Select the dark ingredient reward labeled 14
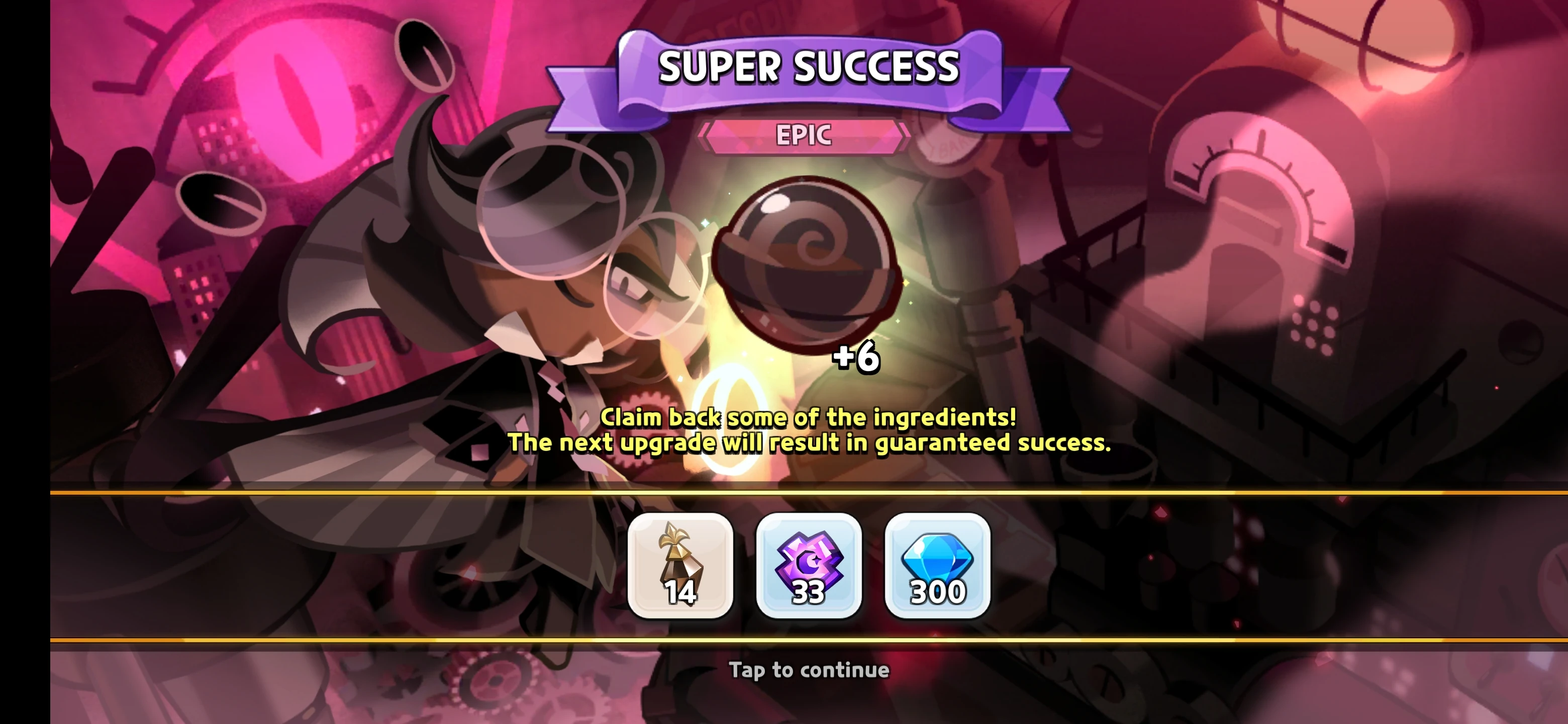This screenshot has height=724, width=1568. 680,566
